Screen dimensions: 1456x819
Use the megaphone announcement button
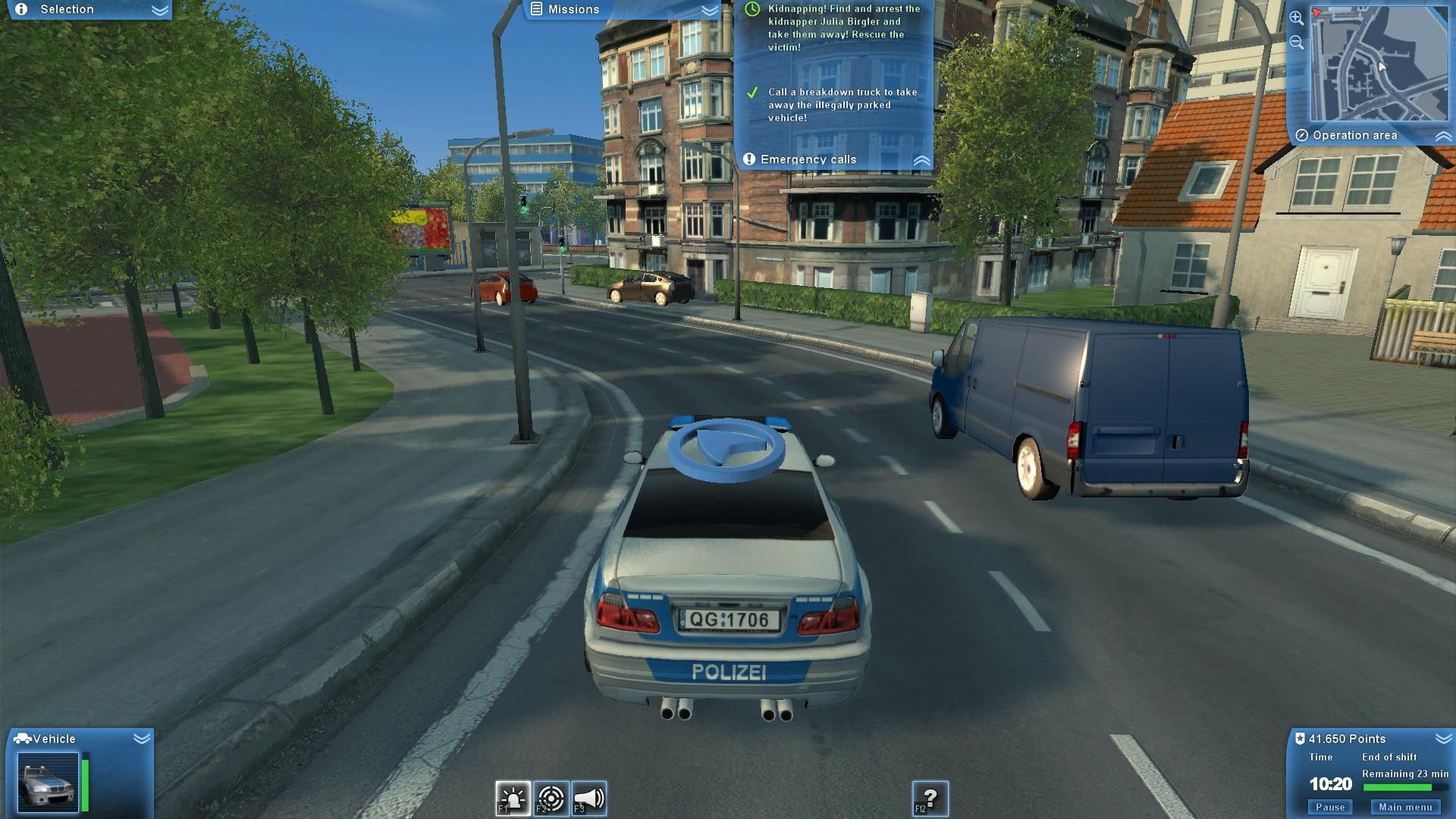click(589, 799)
